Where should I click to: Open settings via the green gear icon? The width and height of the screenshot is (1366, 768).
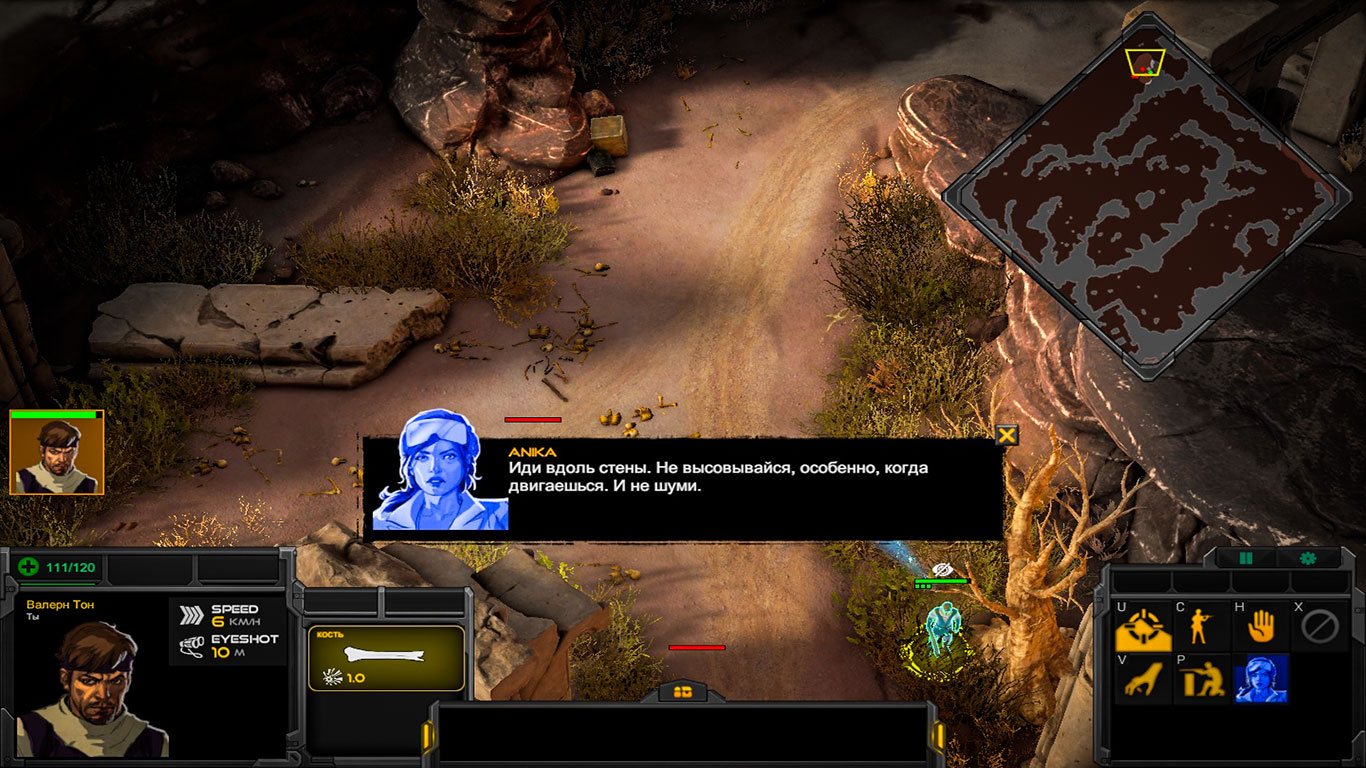click(1307, 558)
